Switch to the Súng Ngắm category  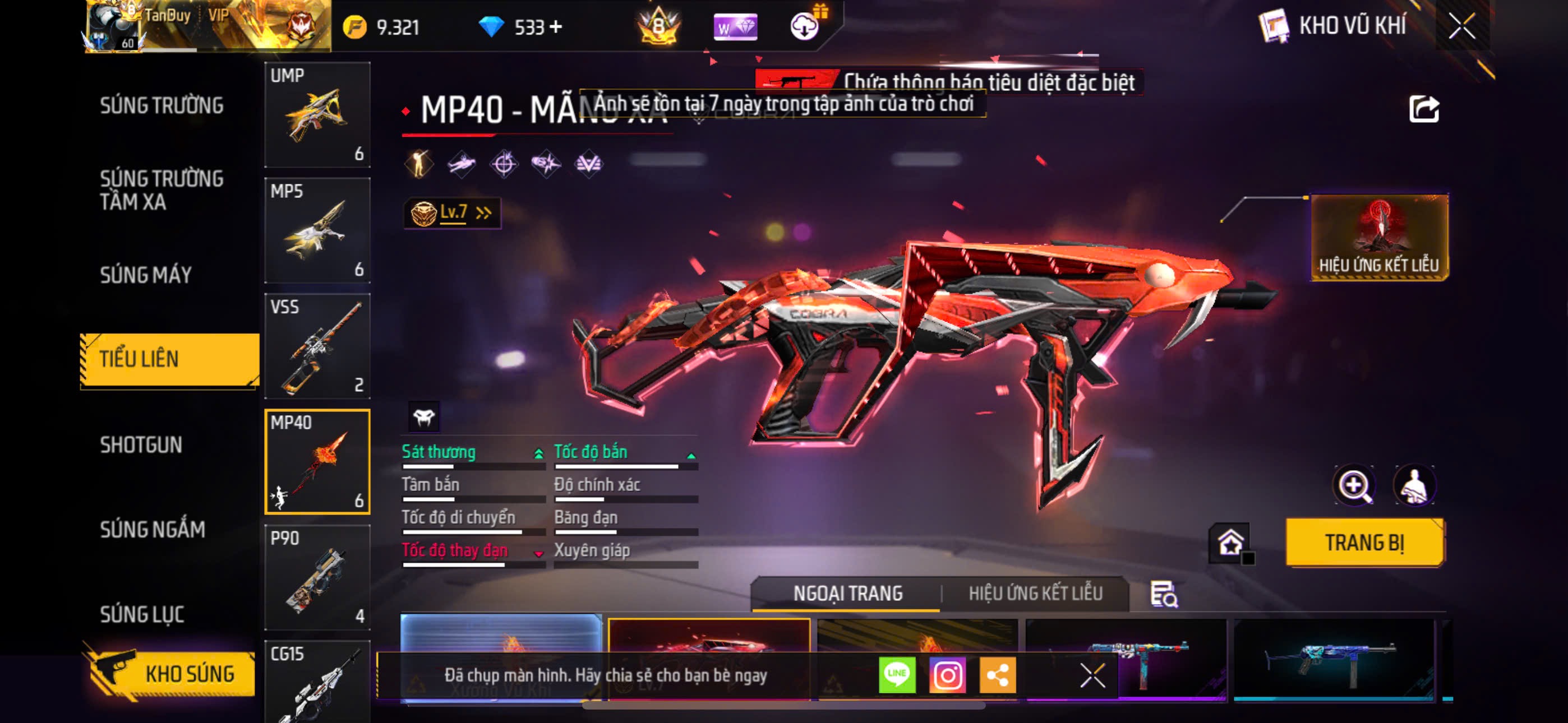click(x=152, y=530)
